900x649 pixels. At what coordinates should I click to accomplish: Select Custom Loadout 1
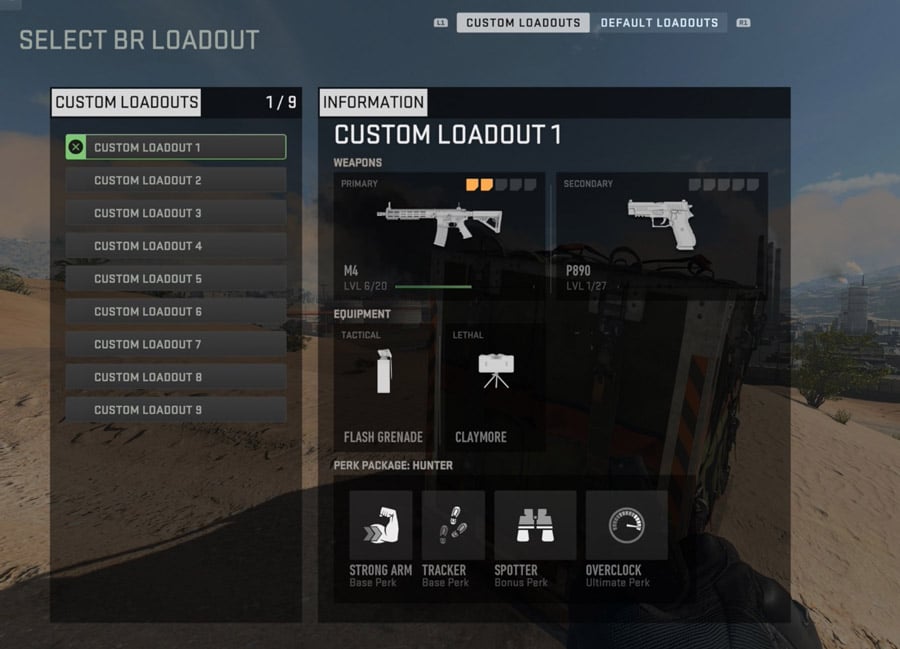(x=176, y=147)
